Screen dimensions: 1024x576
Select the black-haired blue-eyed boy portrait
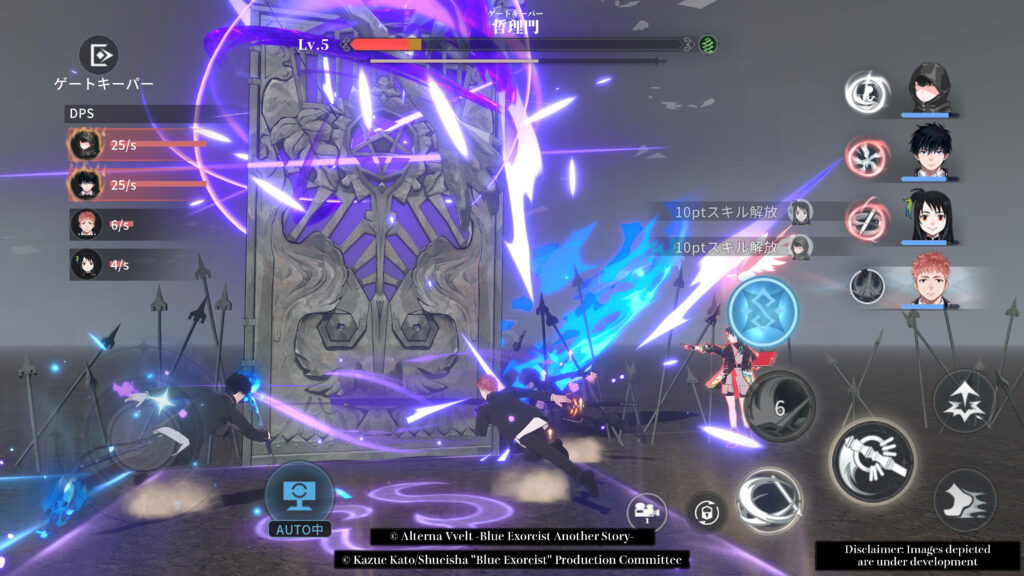931,151
